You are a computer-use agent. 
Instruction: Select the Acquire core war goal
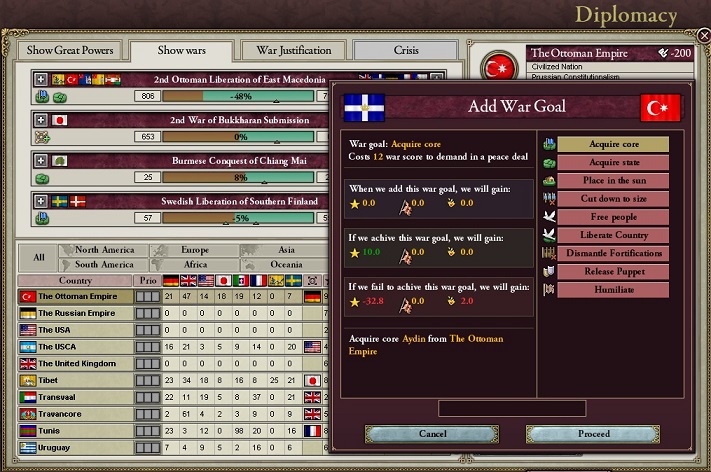pos(612,144)
